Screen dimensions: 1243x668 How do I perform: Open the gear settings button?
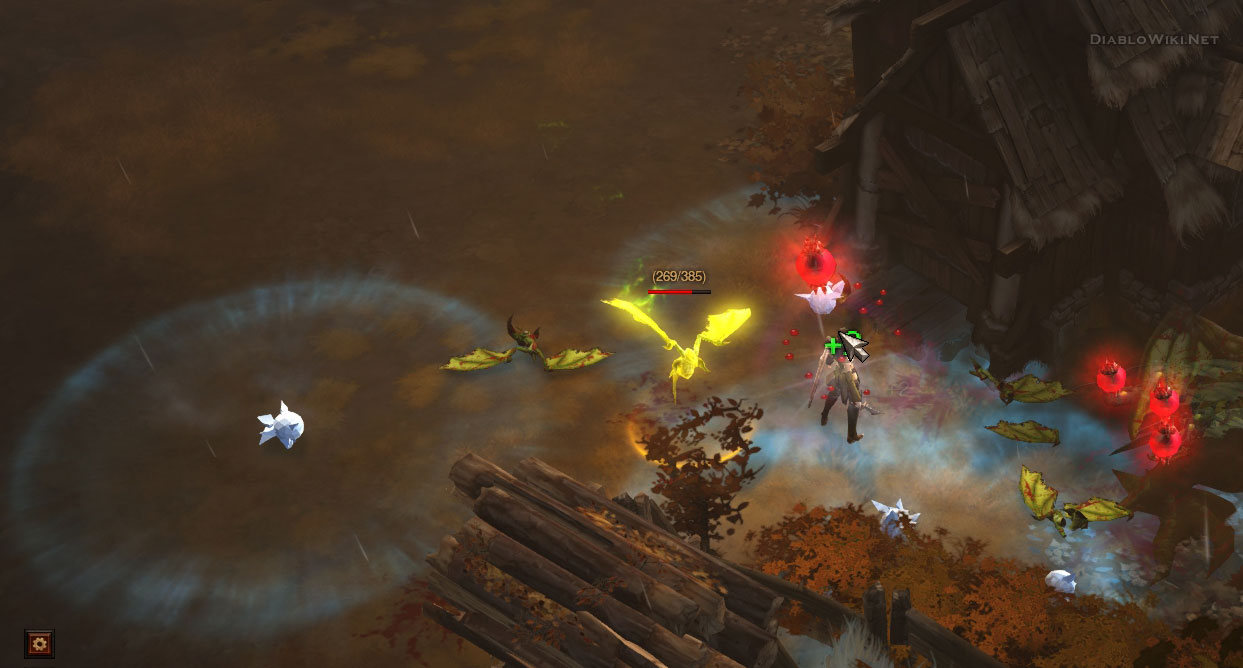point(39,643)
